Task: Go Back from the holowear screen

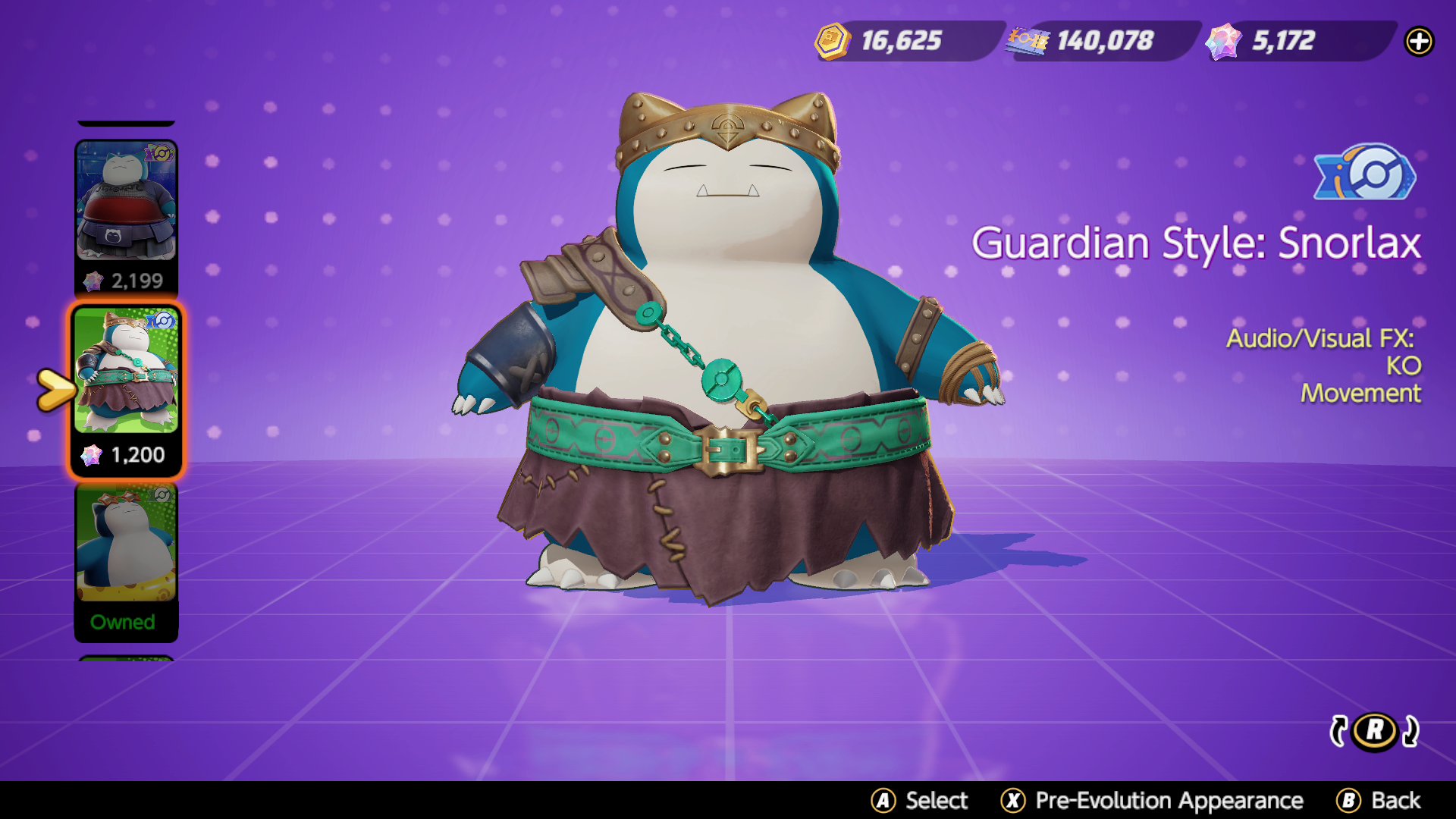Action: coord(1379,800)
